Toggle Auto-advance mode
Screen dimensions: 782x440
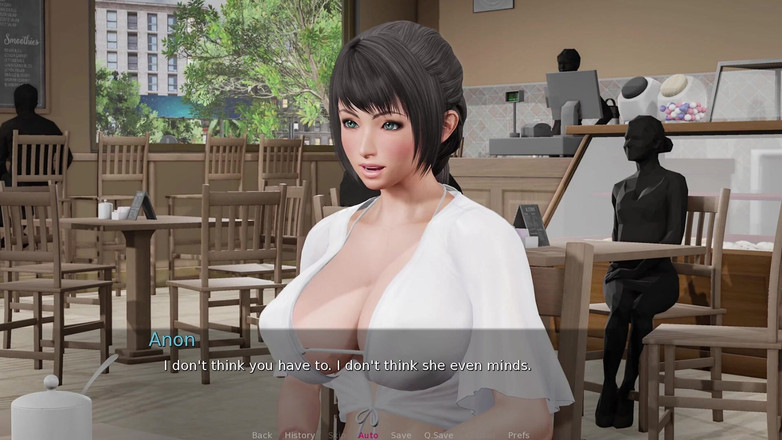coord(368,435)
